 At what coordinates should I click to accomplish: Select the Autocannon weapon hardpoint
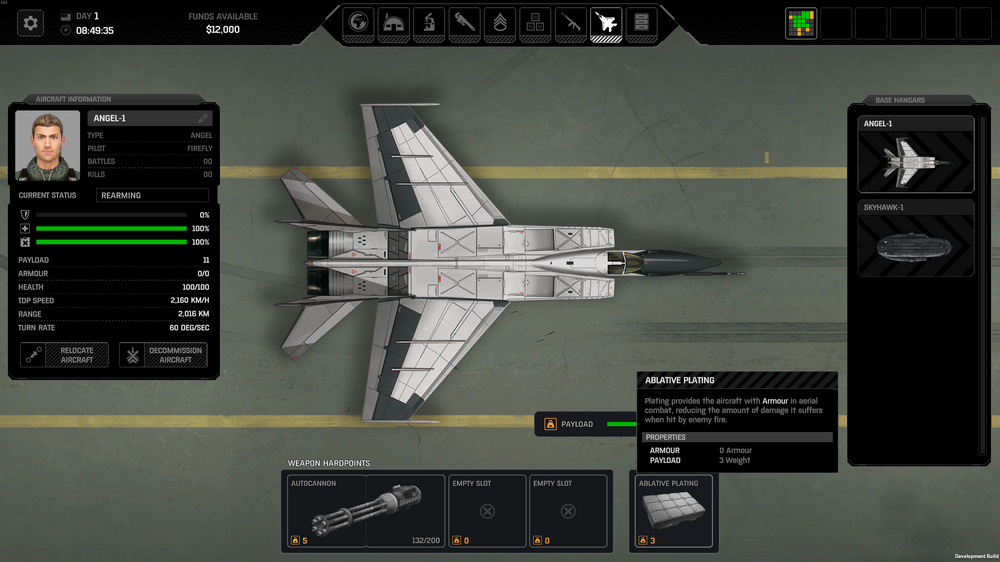click(363, 511)
